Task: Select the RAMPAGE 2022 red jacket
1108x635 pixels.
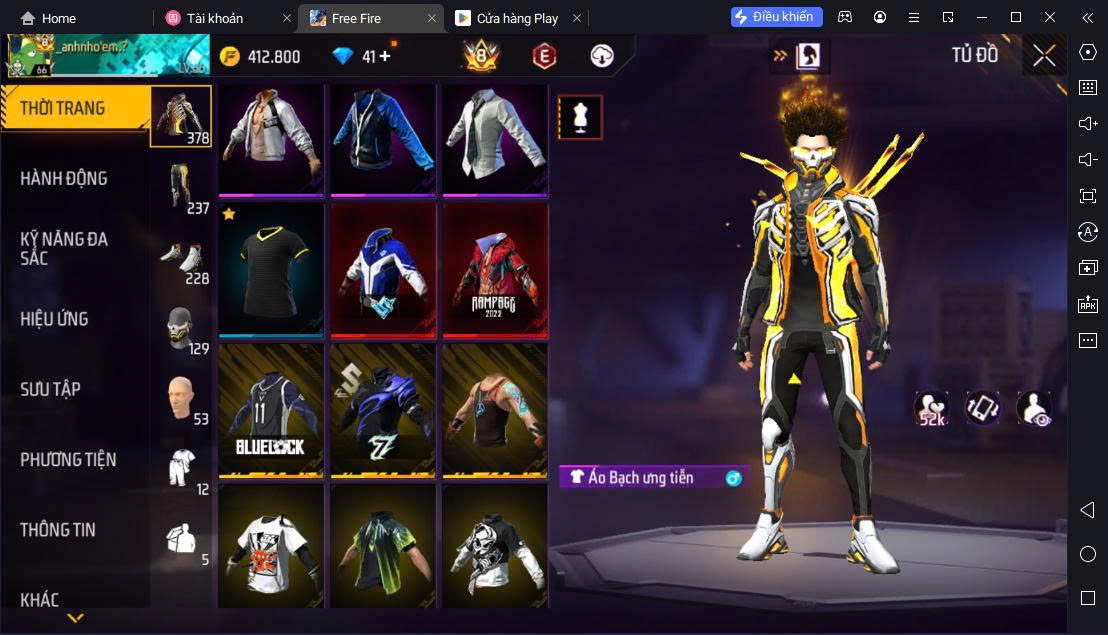Action: click(495, 270)
